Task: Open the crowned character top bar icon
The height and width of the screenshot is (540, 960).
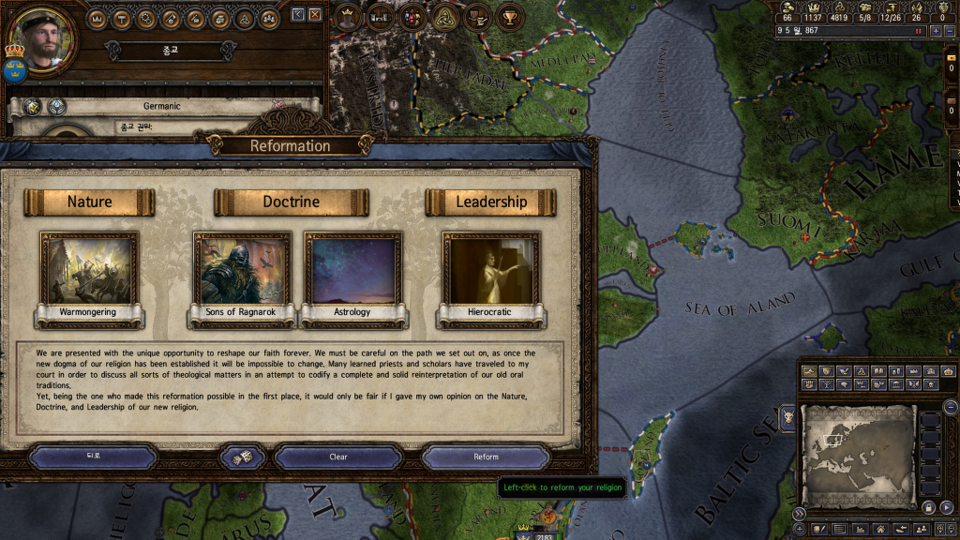Action: coord(348,17)
